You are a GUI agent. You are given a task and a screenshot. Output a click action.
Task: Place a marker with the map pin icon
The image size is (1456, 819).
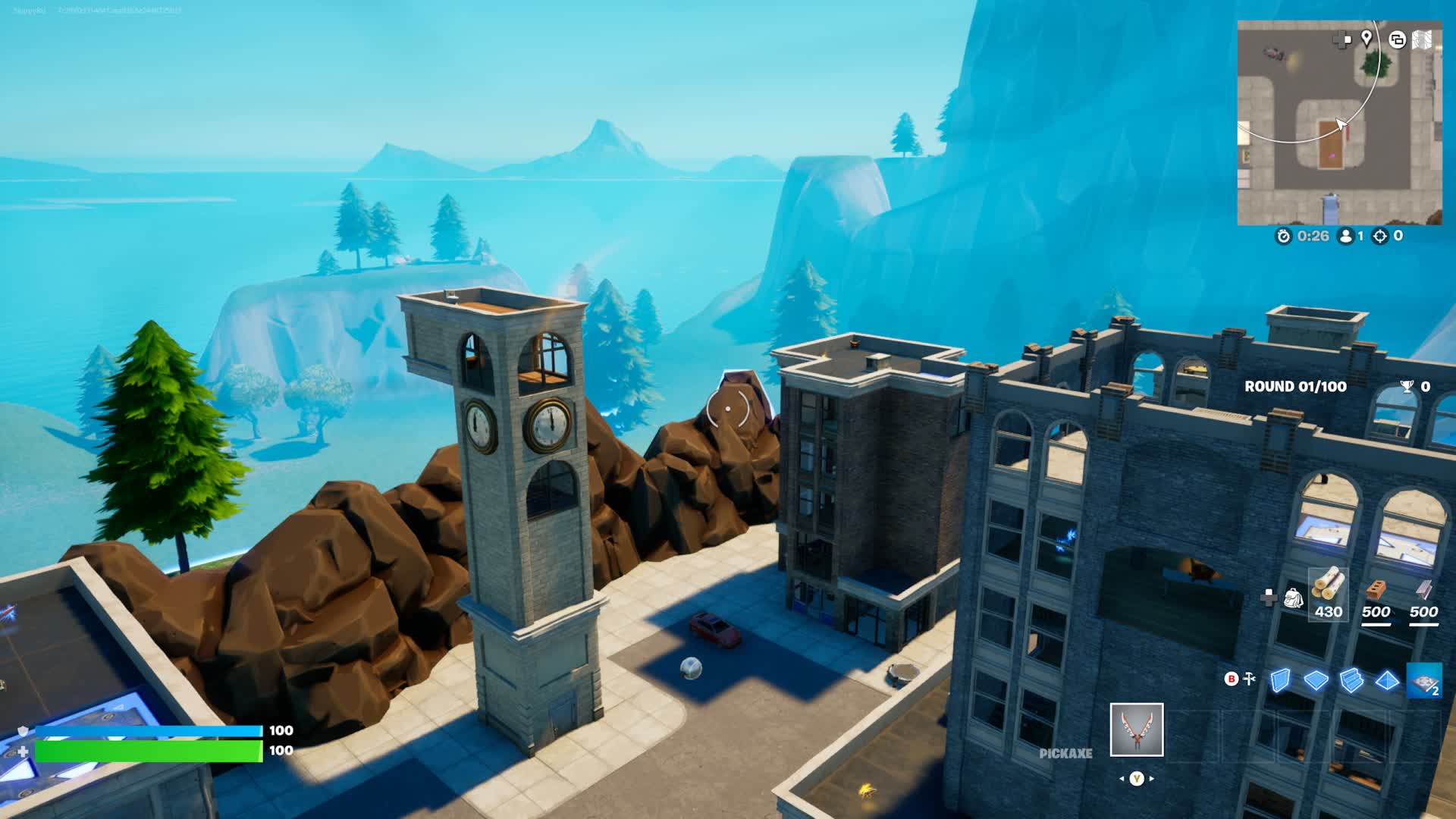(x=1367, y=39)
